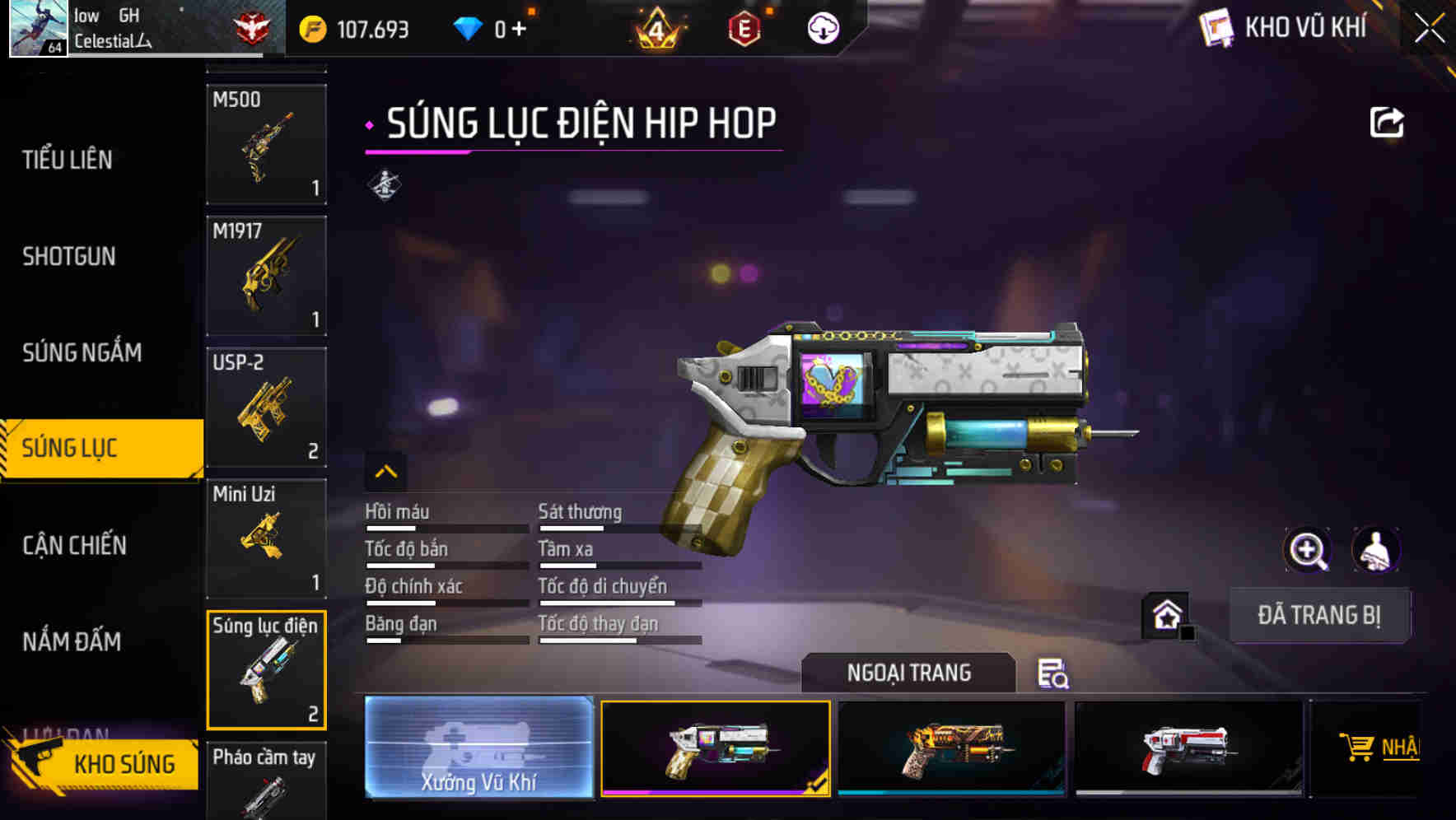Click the cloud download icon
The width and height of the screenshot is (1456, 820).
pos(823,26)
